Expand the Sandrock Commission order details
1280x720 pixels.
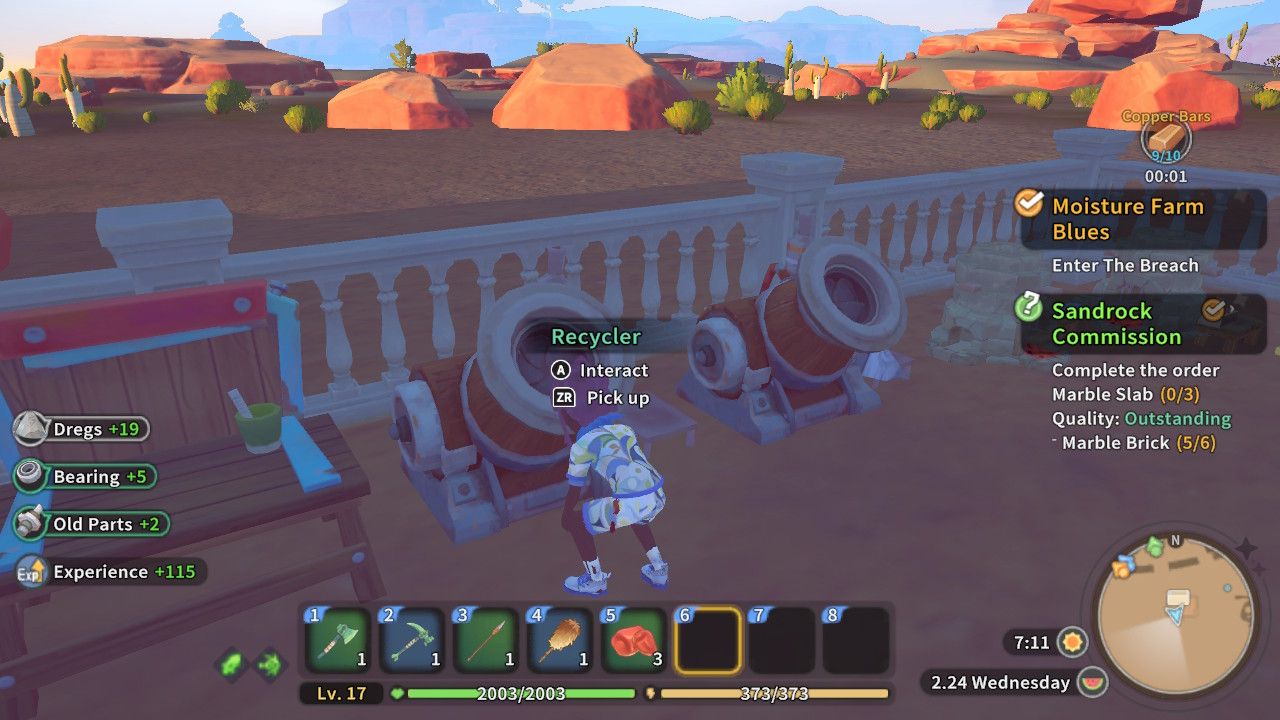tap(1135, 370)
